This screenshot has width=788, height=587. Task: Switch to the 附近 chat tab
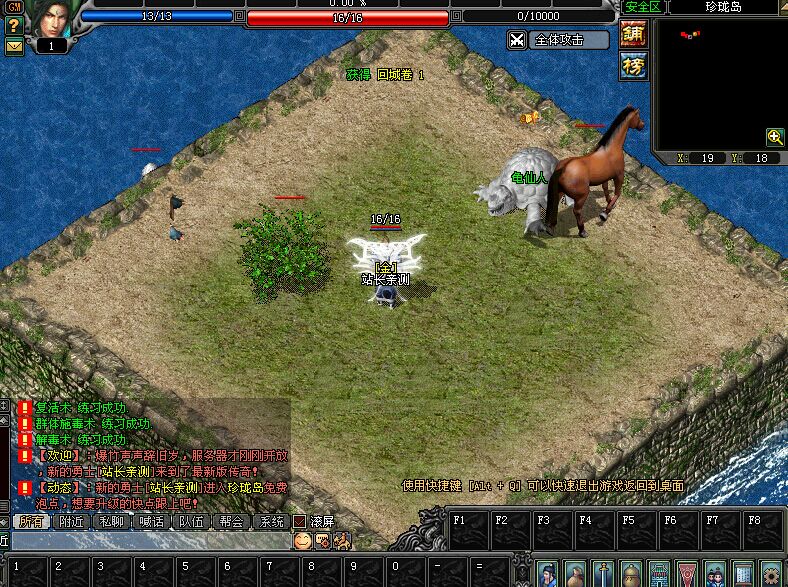coord(71,521)
